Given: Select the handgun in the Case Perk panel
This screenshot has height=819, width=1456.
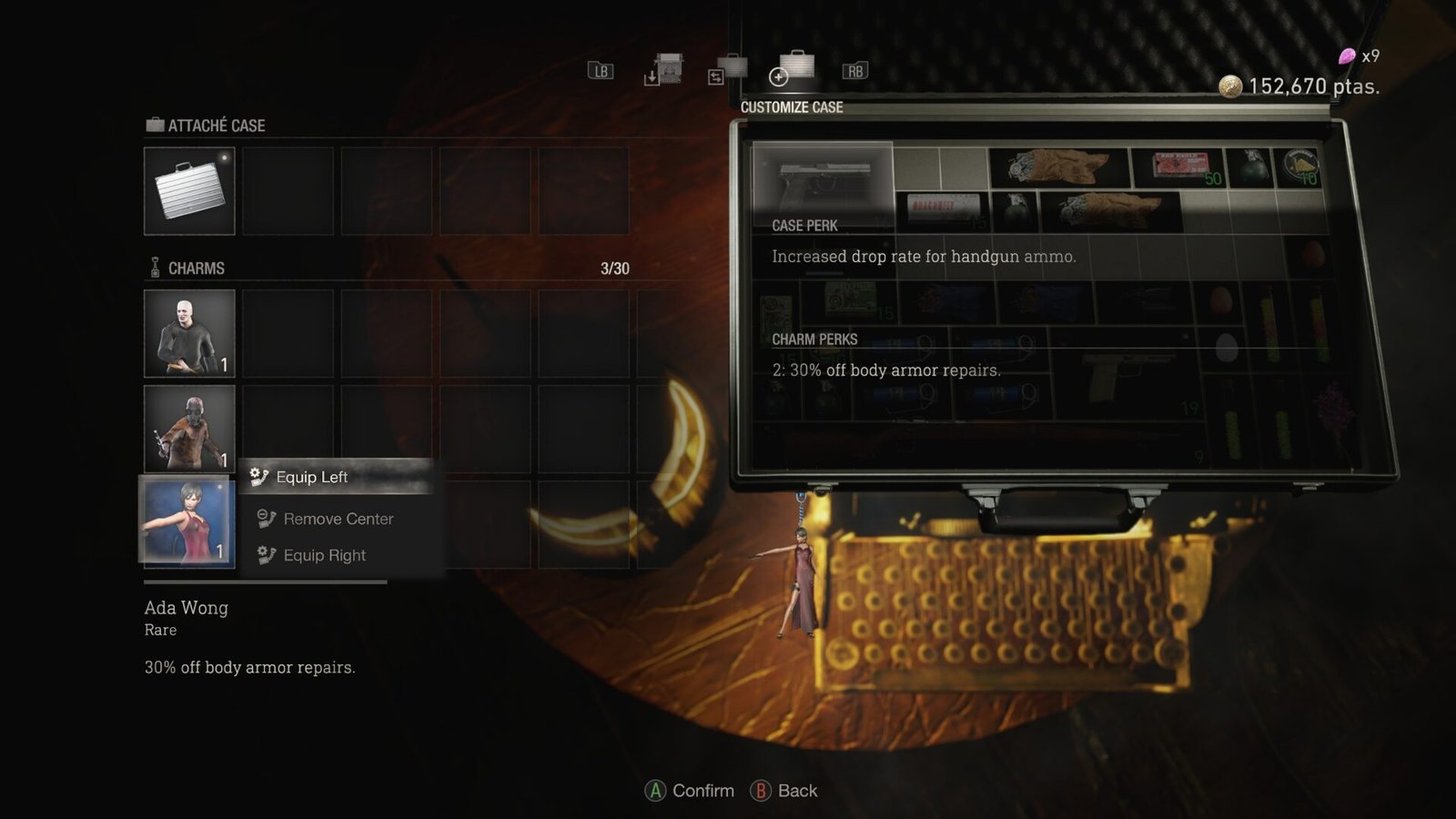Looking at the screenshot, I should tap(824, 180).
